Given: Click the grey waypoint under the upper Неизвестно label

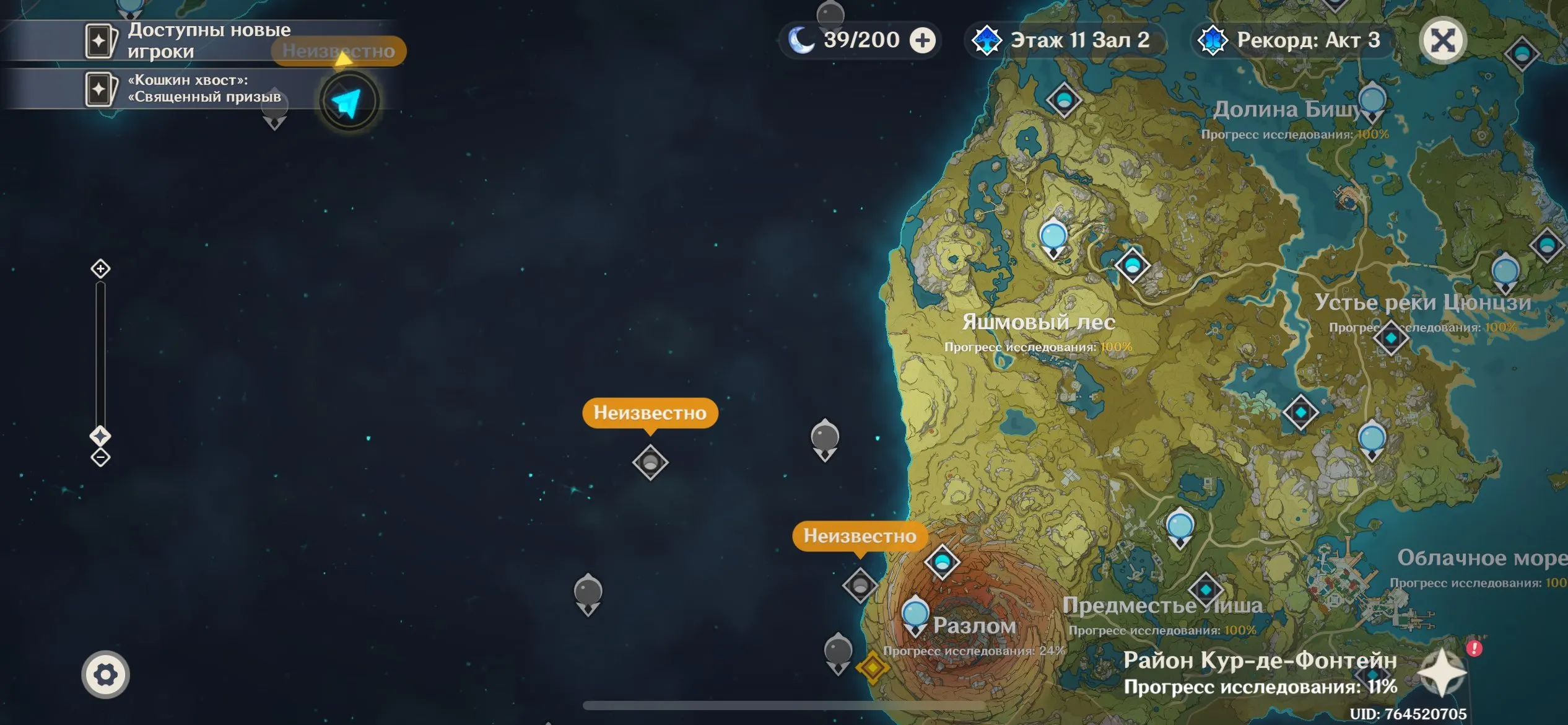Looking at the screenshot, I should (650, 463).
